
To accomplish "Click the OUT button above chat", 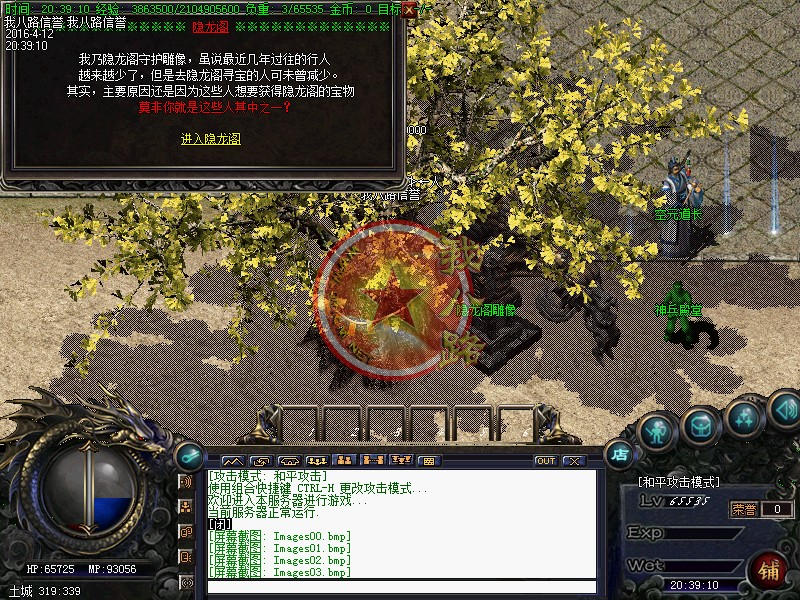I will (545, 461).
